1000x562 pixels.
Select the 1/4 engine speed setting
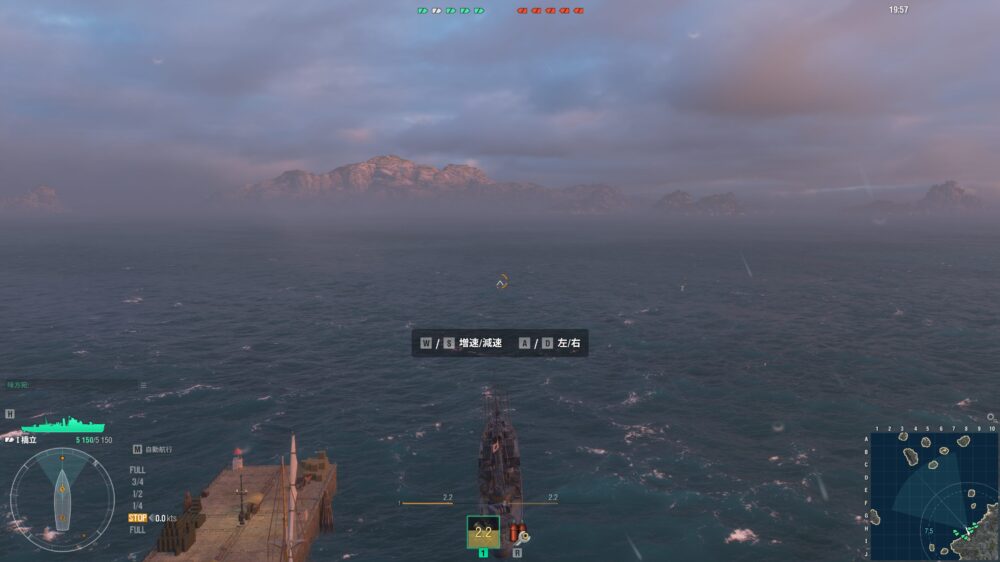click(x=137, y=505)
